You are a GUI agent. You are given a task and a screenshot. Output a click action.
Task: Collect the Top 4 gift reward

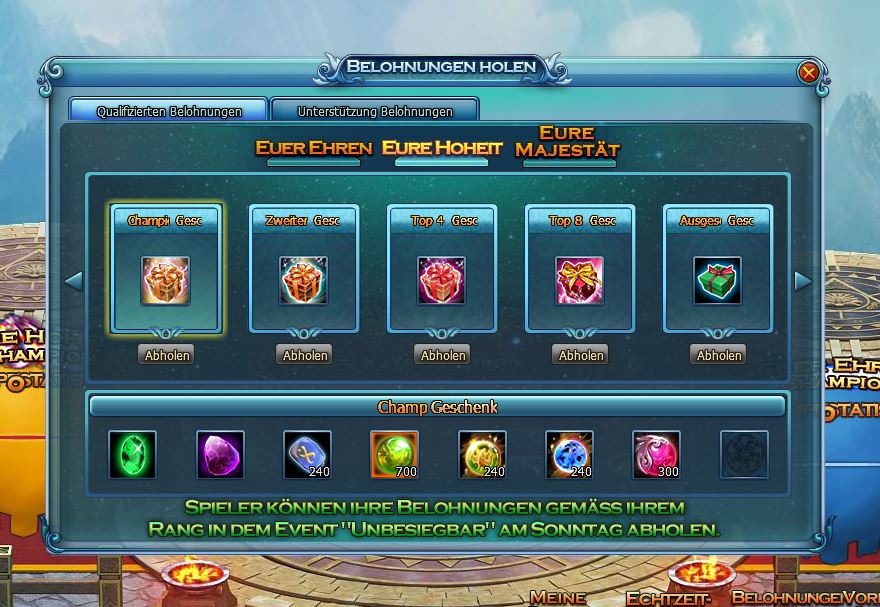442,355
